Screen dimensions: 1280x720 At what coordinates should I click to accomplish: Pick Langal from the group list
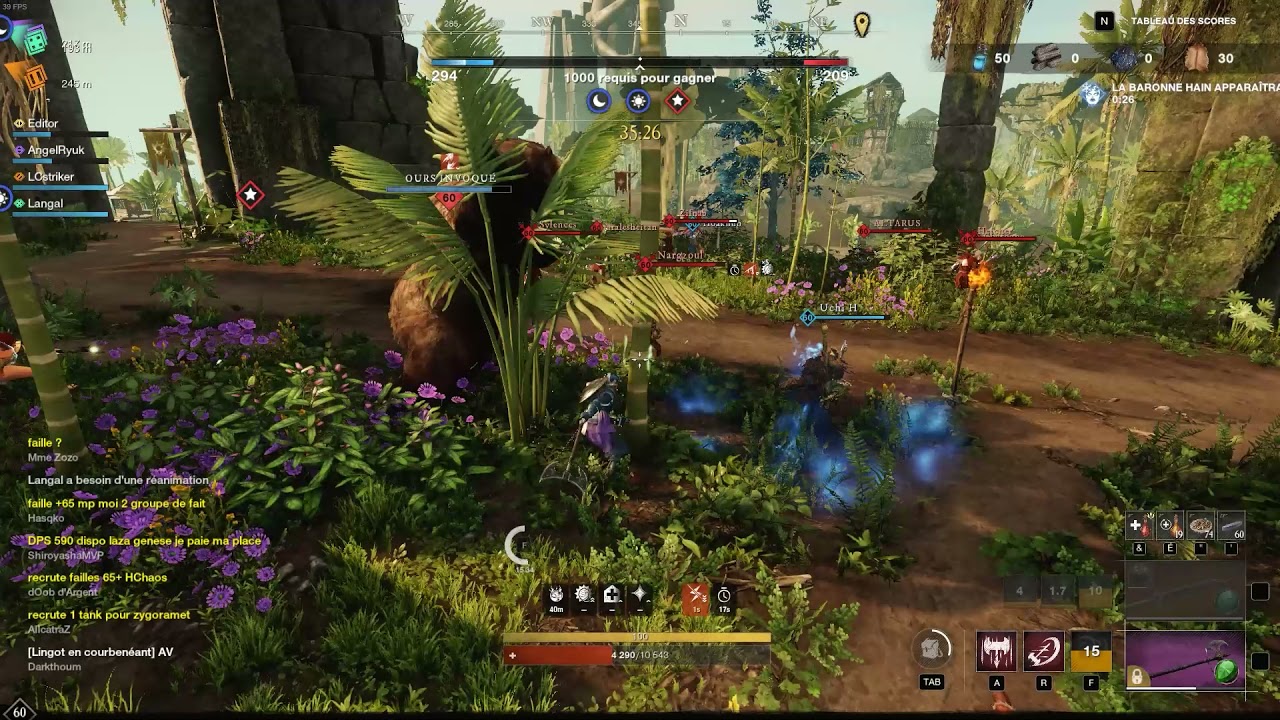click(x=45, y=204)
